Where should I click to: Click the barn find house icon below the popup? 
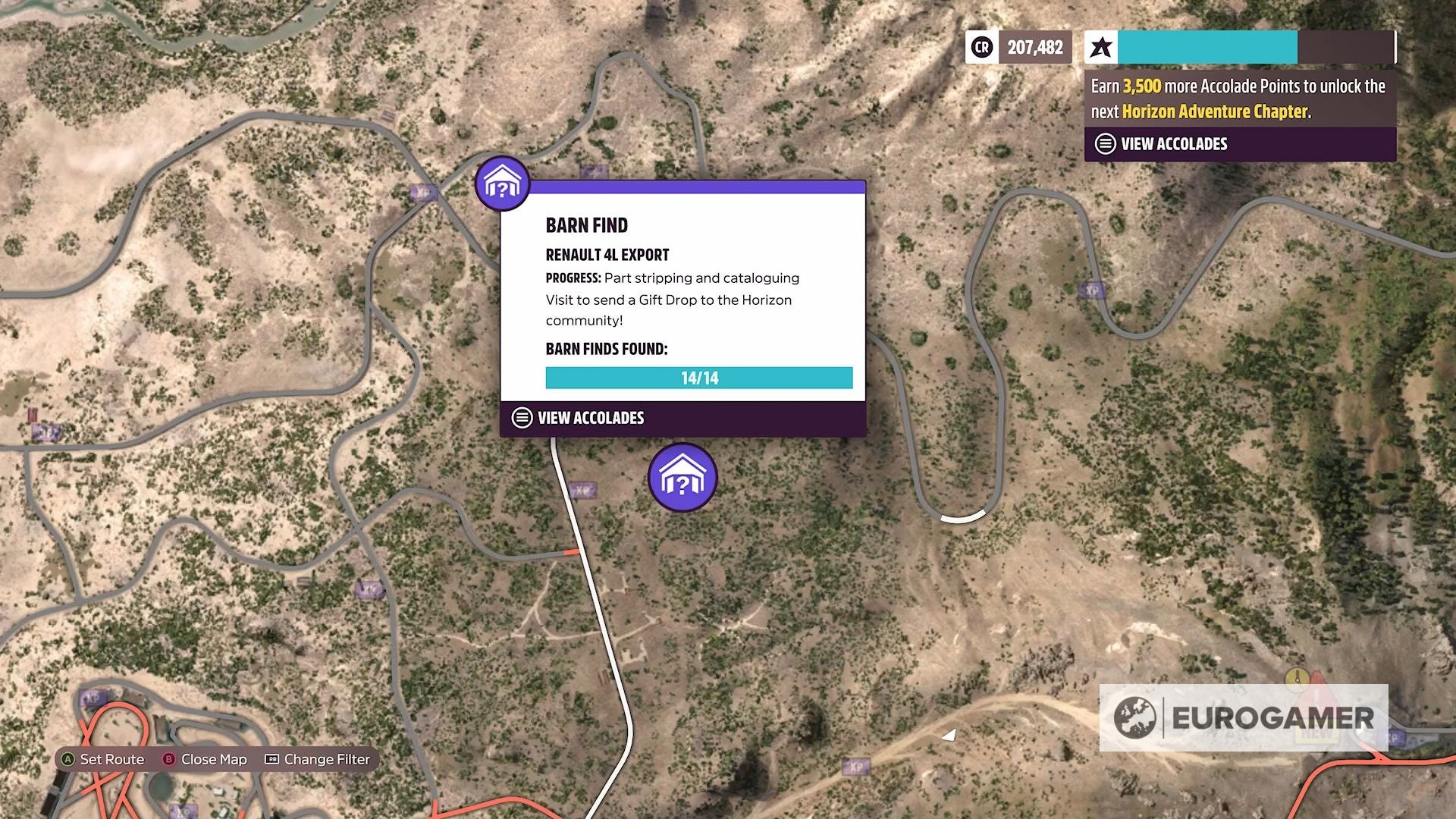coord(682,476)
